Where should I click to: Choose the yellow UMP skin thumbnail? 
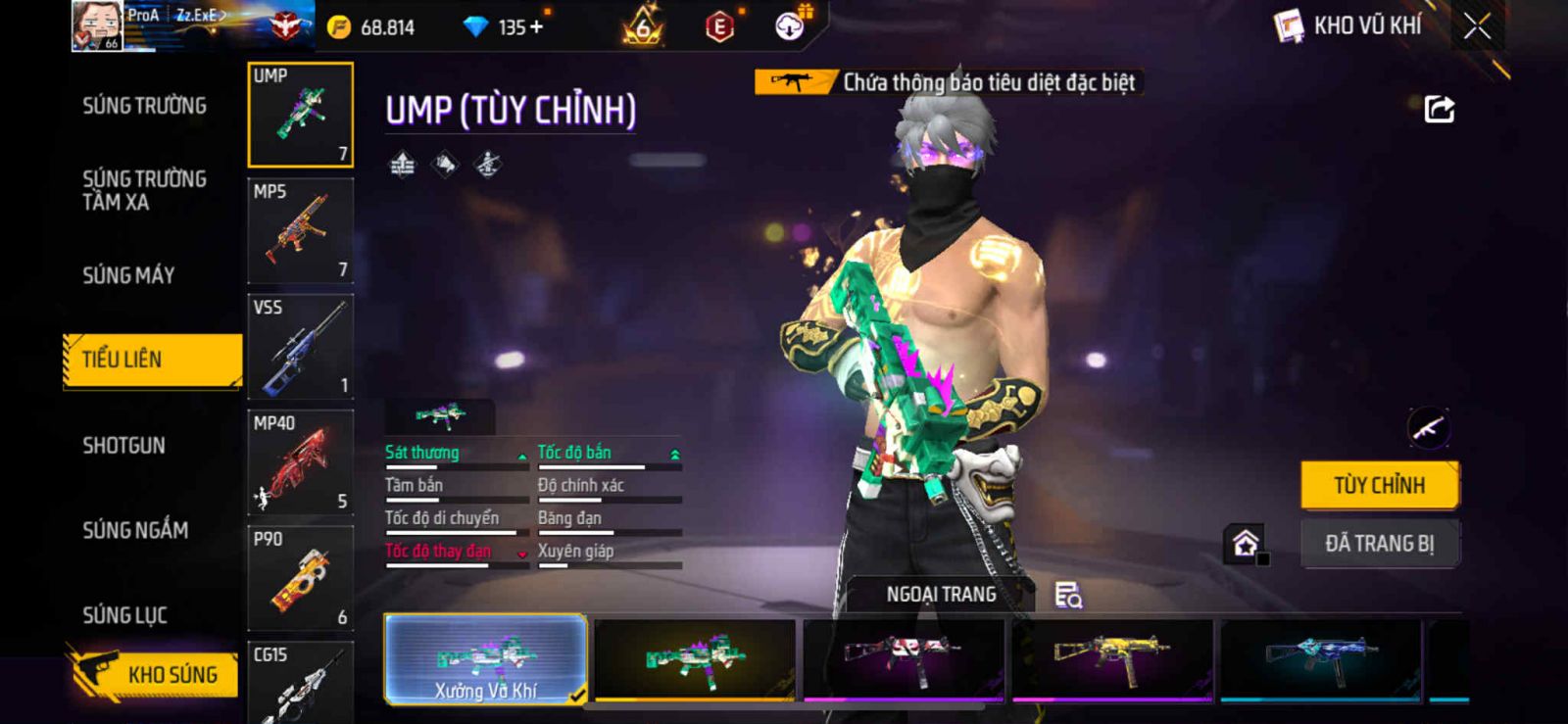tap(1111, 659)
